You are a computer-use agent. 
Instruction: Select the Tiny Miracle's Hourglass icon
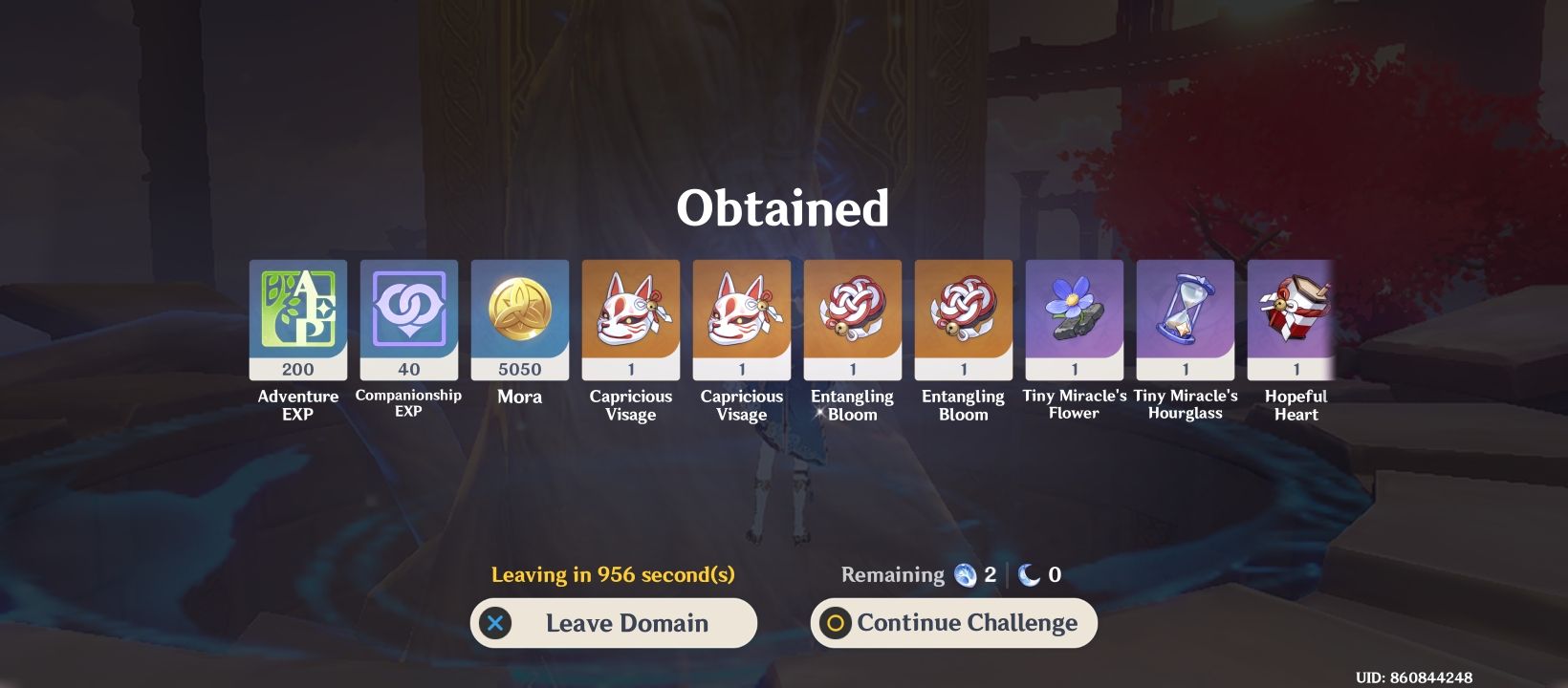coord(1185,315)
